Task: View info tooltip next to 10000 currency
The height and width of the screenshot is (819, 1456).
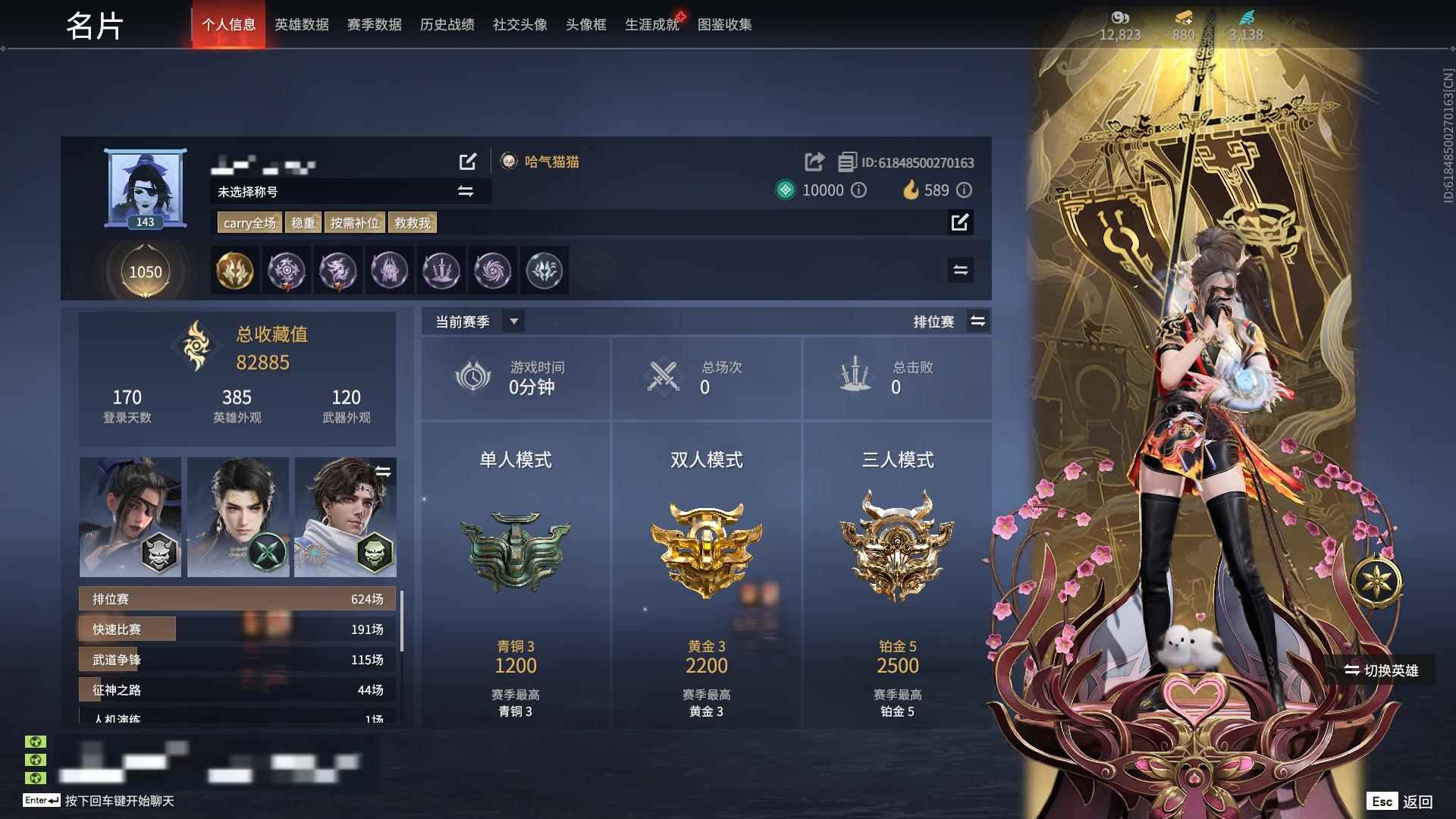Action: click(858, 190)
